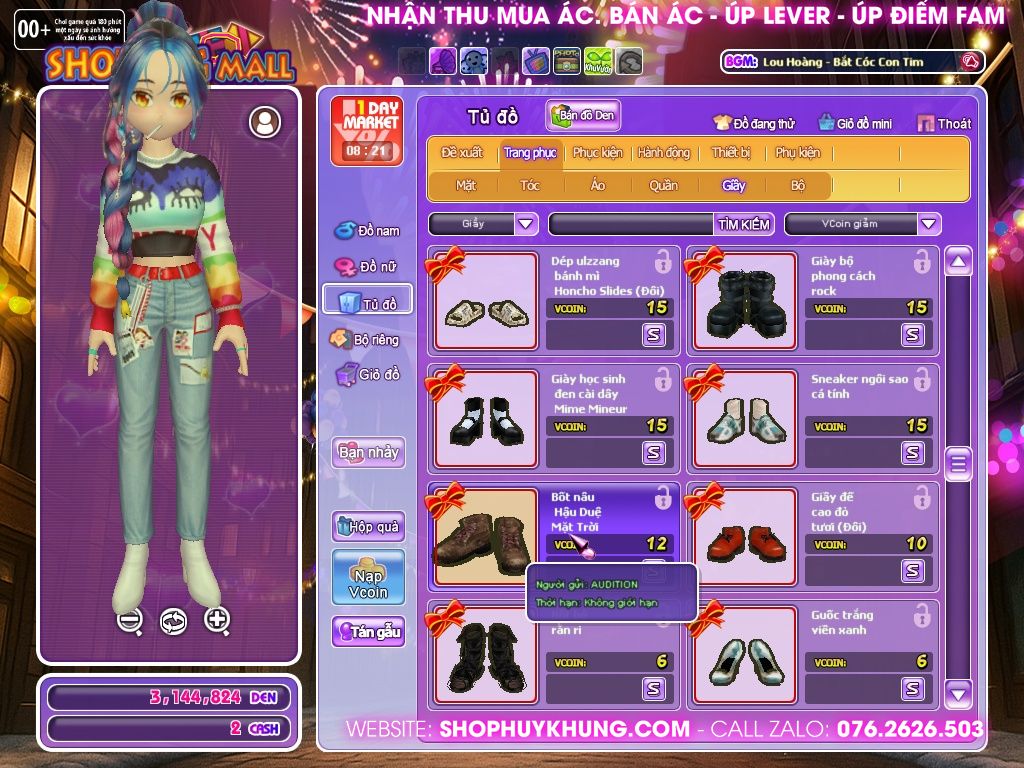Click the TÌM KIẾM search button
1024x768 pixels.
point(744,224)
